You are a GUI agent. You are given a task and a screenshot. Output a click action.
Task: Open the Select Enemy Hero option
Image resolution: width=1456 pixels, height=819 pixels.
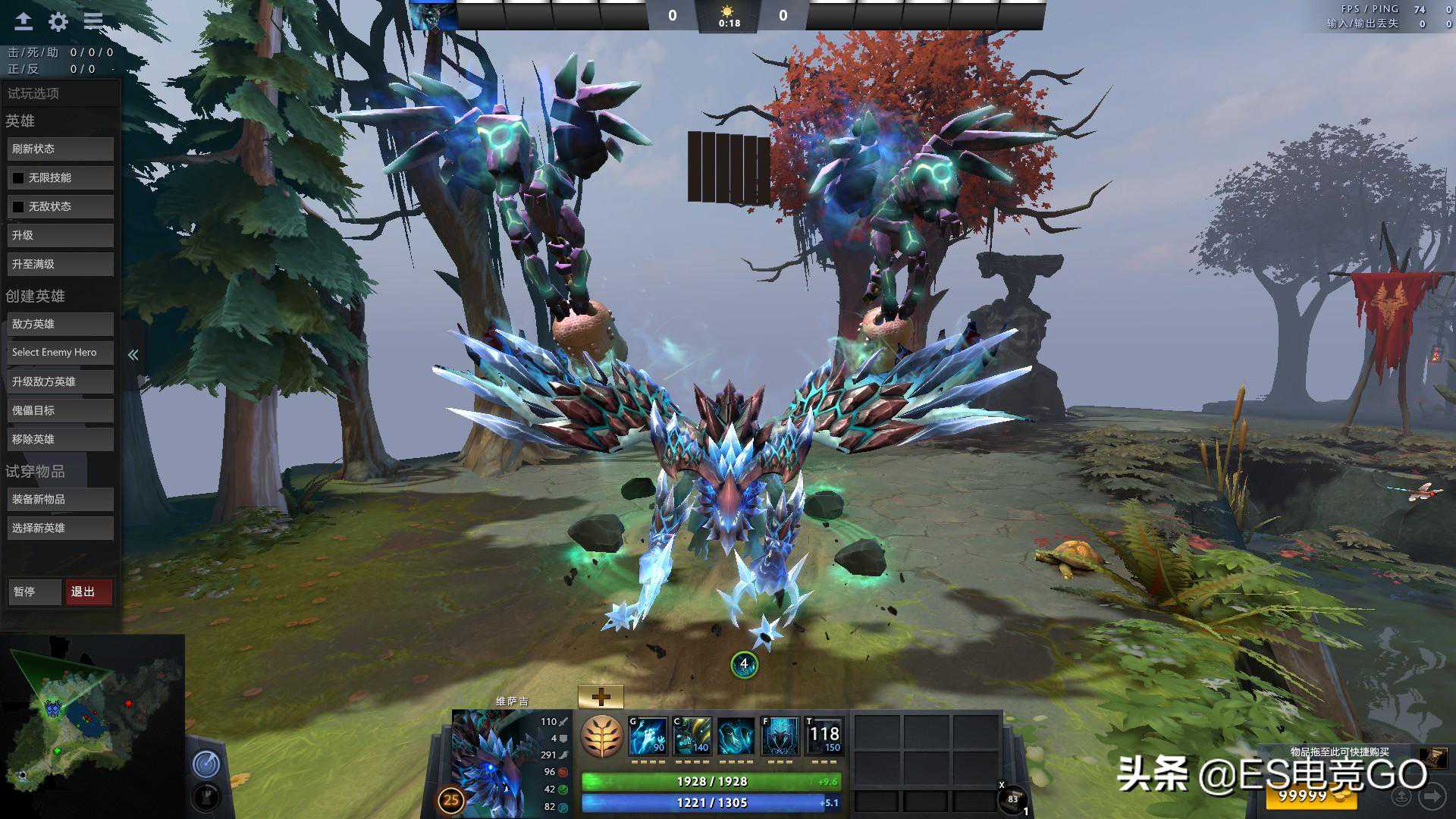(x=61, y=353)
